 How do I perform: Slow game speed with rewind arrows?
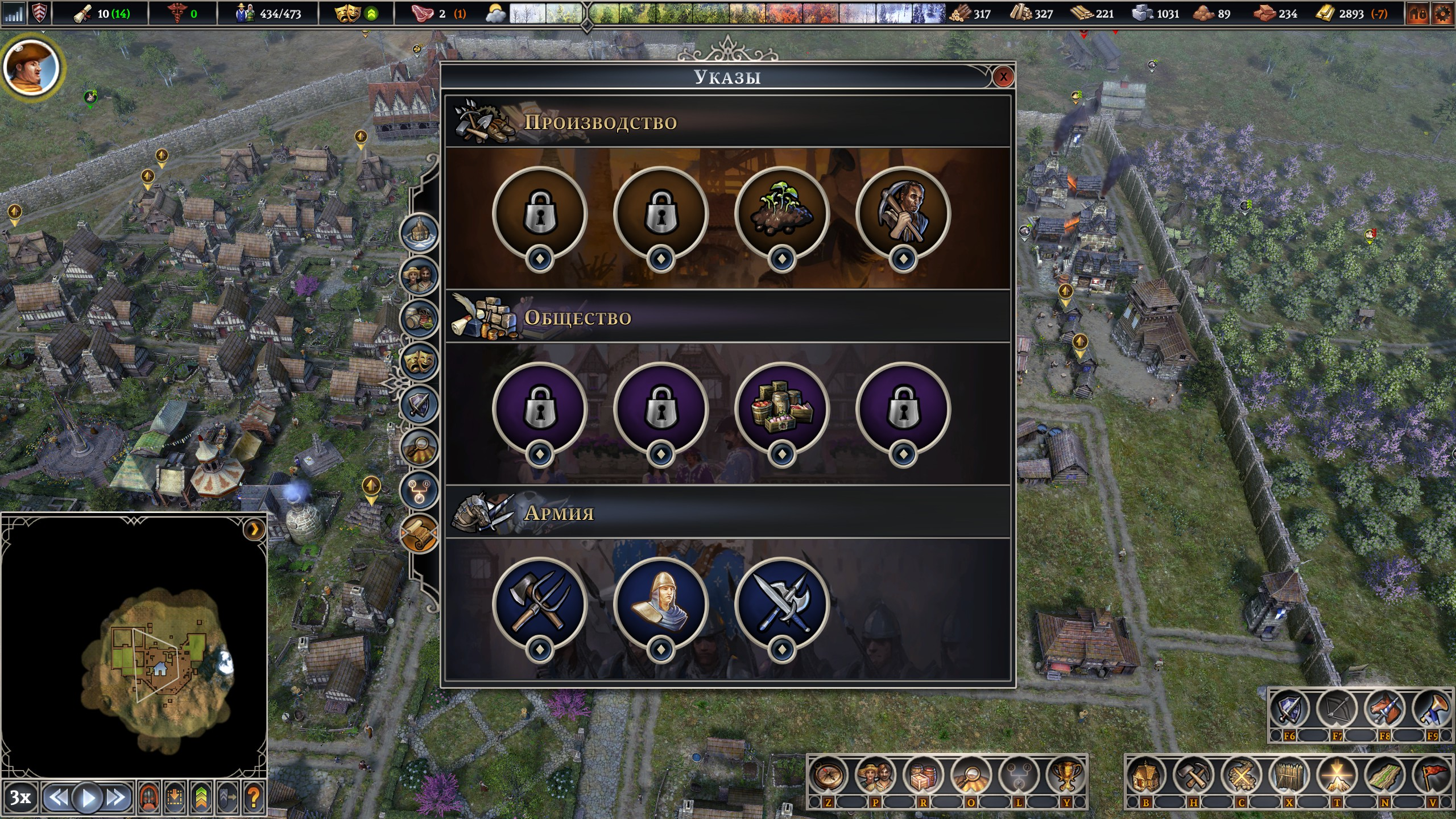tap(57, 798)
